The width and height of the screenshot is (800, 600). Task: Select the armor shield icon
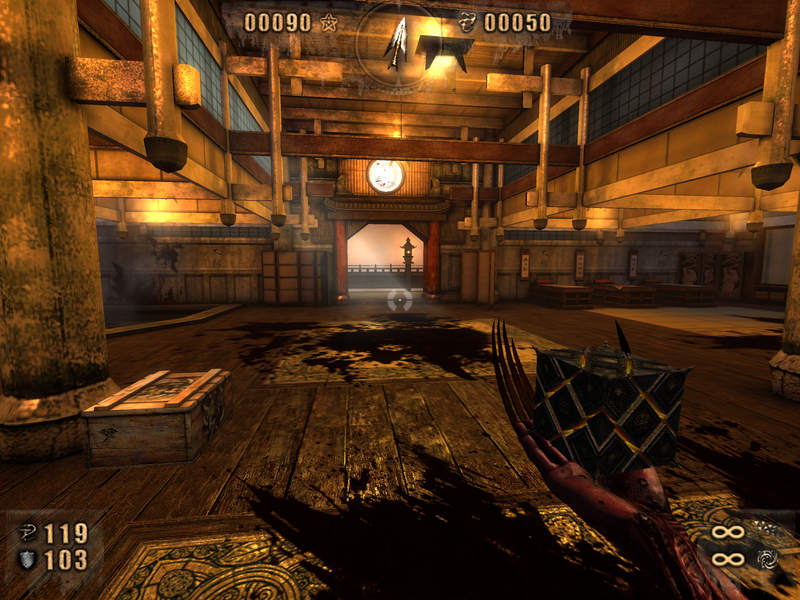pos(27,560)
